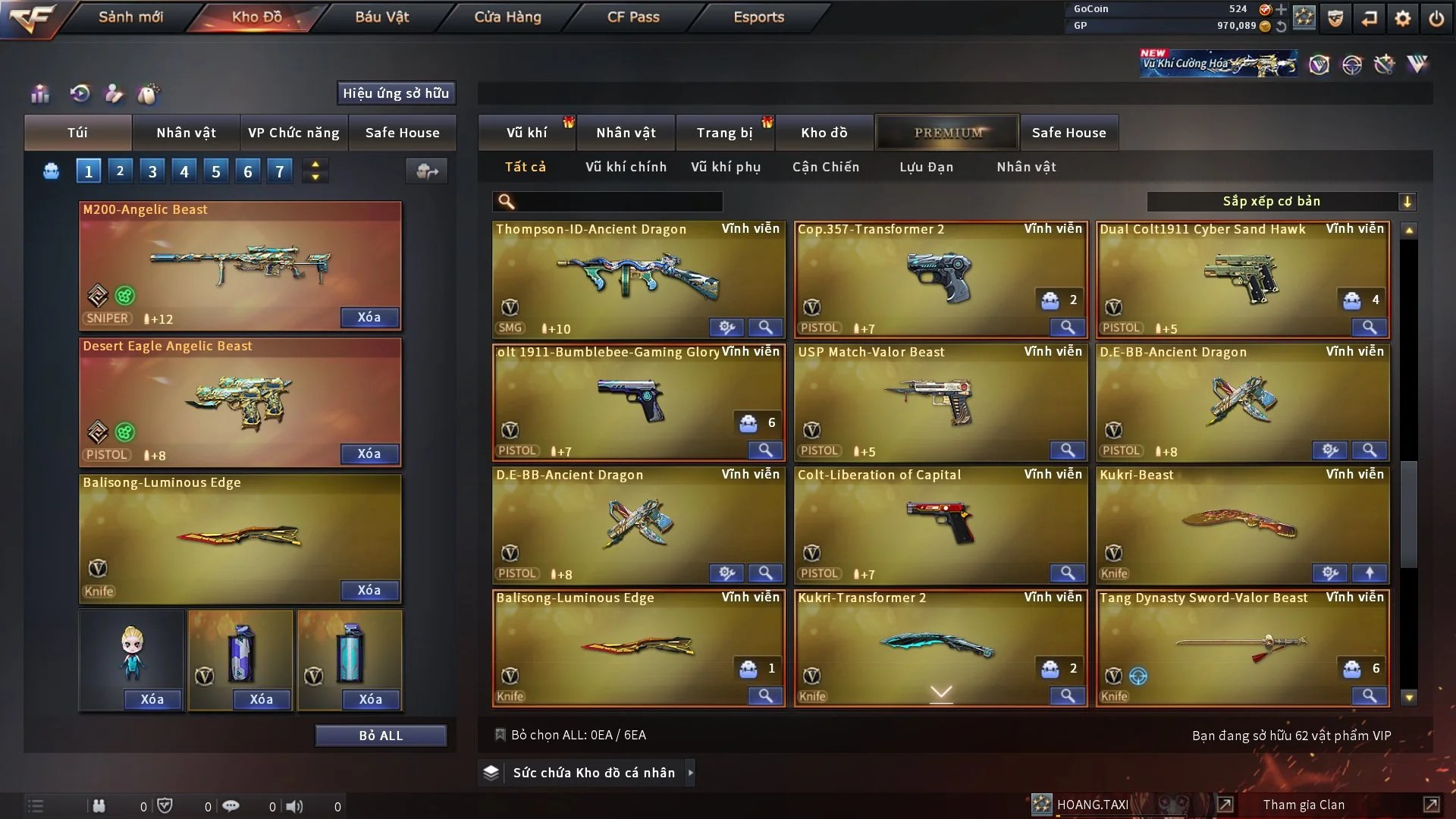Return to Sảnh mới lobby
The height and width of the screenshot is (819, 1456).
point(130,17)
